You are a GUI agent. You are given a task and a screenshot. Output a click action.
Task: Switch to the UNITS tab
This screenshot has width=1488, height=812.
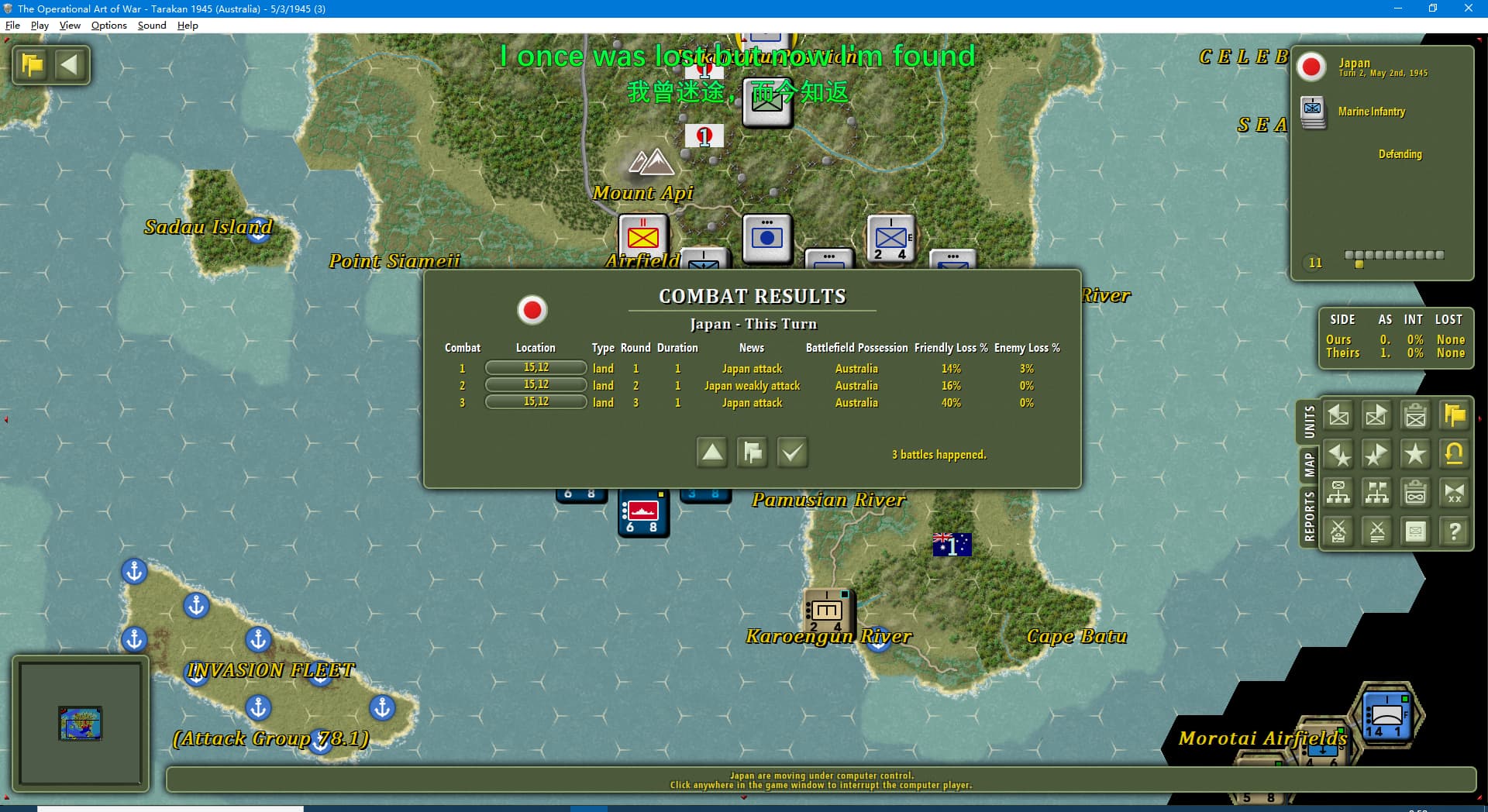[x=1309, y=422]
